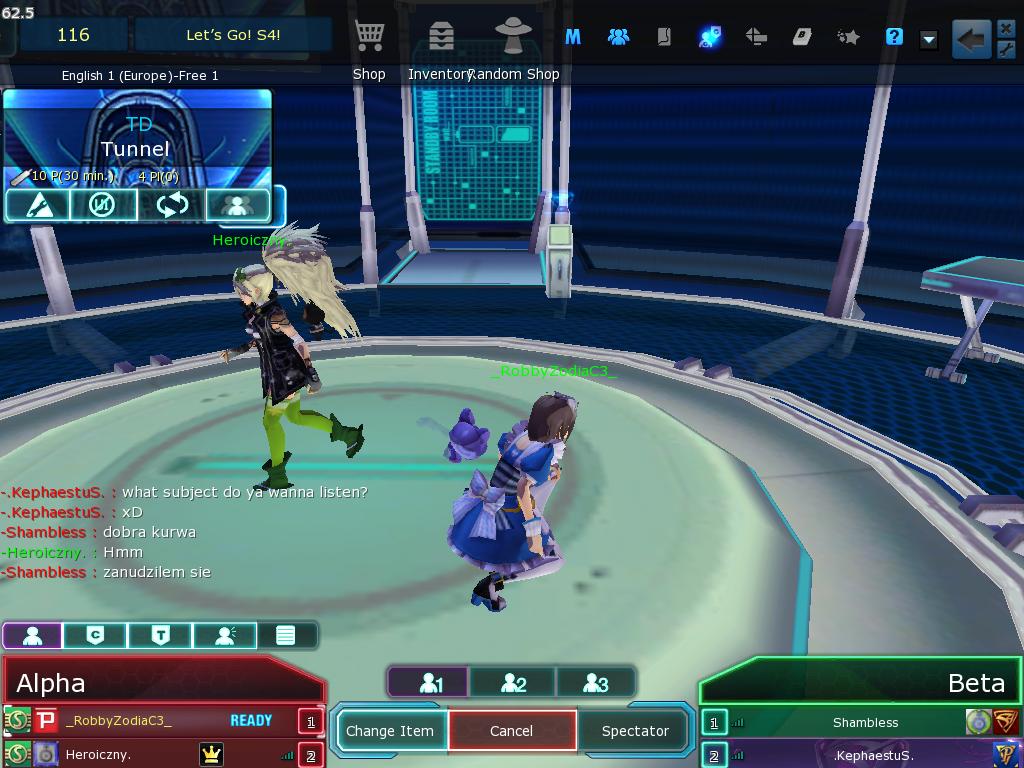Click the blue question mark help icon
This screenshot has height=768, width=1024.
[x=894, y=37]
